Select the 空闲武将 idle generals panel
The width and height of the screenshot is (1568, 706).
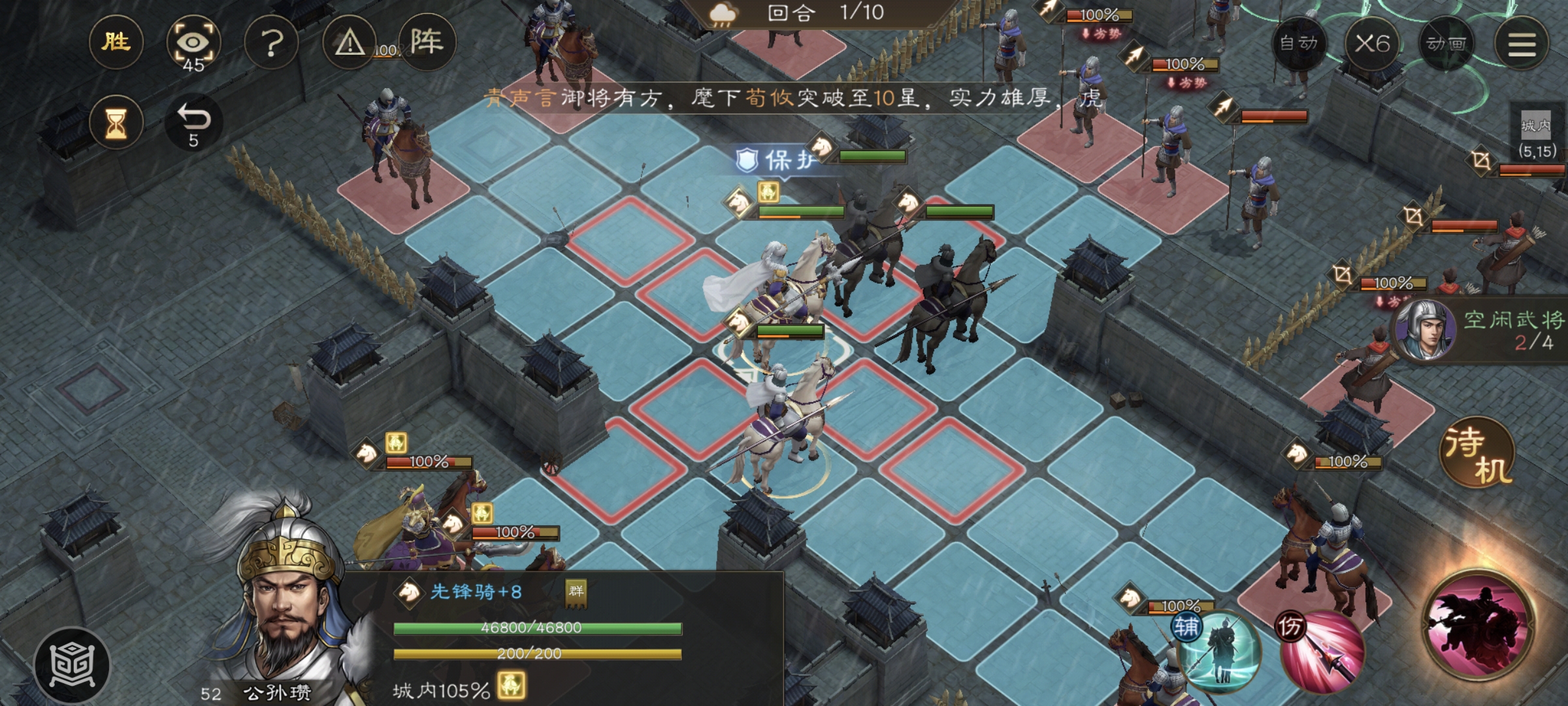point(1483,331)
